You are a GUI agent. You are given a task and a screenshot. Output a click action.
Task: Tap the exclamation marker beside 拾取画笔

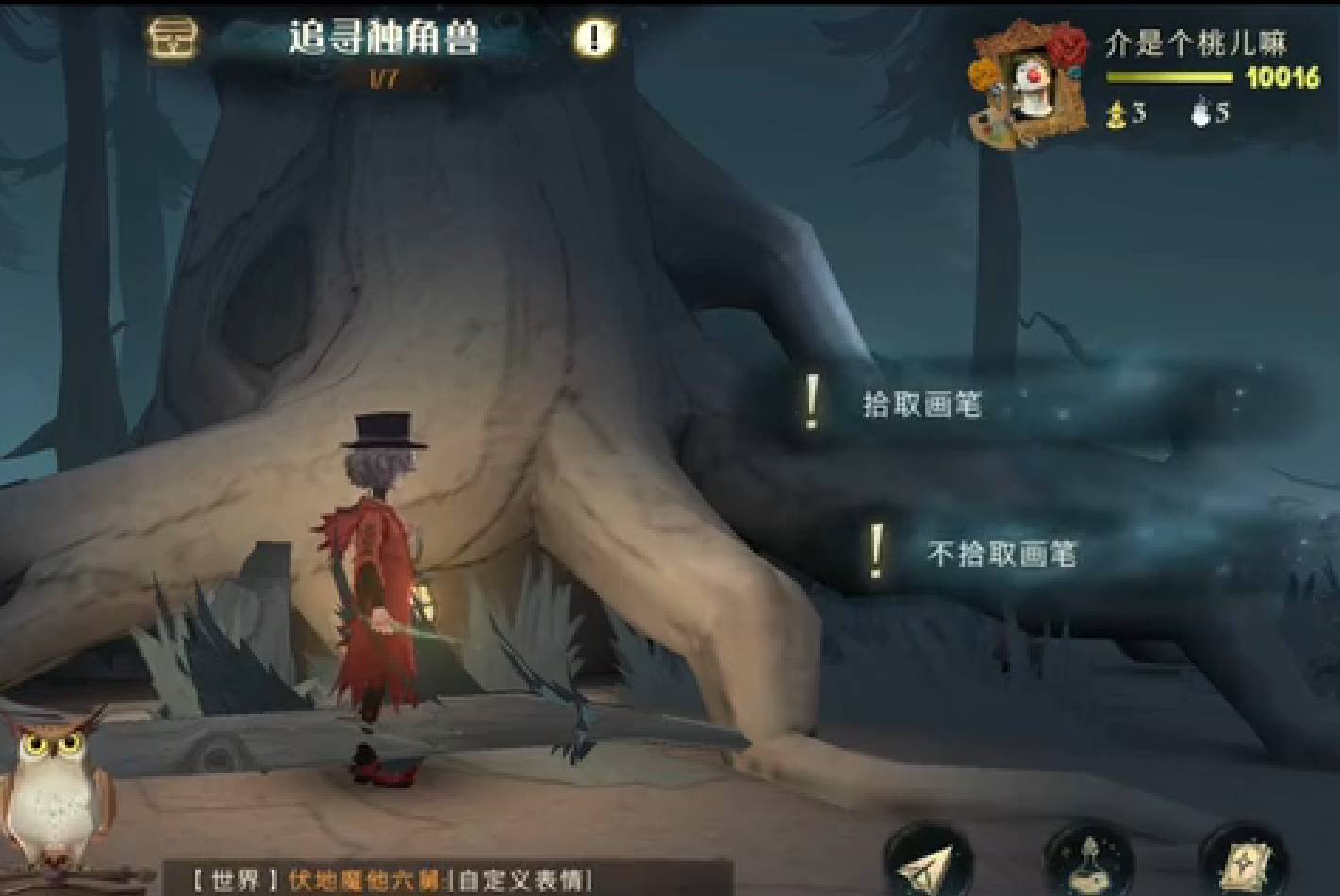click(x=809, y=403)
